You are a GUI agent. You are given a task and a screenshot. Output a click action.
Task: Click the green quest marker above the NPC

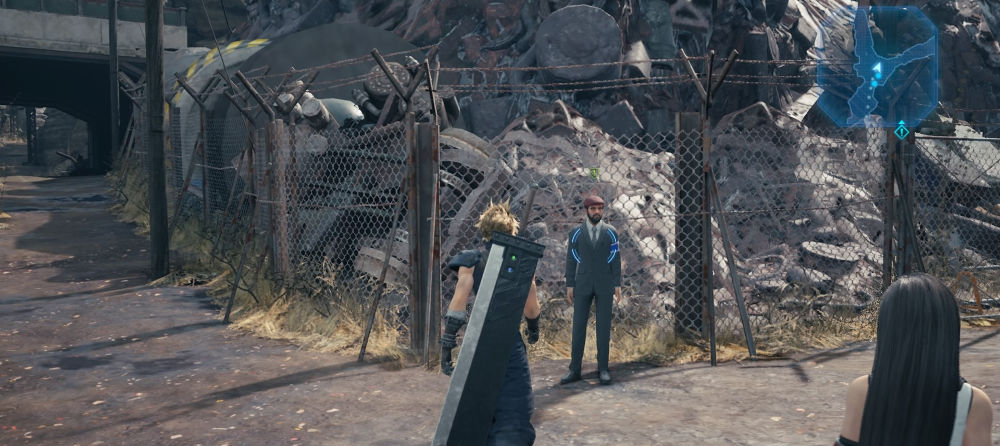pyautogui.click(x=594, y=174)
